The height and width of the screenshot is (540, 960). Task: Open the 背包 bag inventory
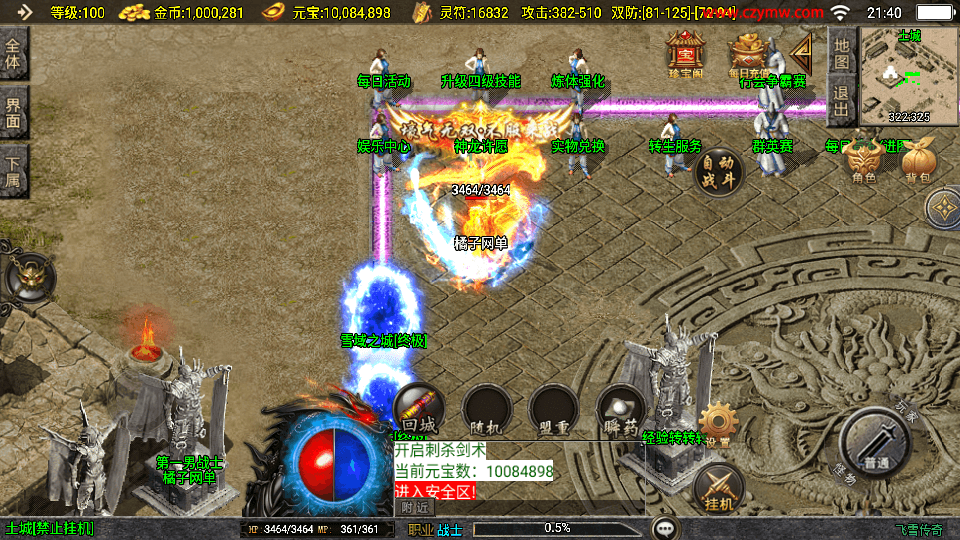pos(918,162)
